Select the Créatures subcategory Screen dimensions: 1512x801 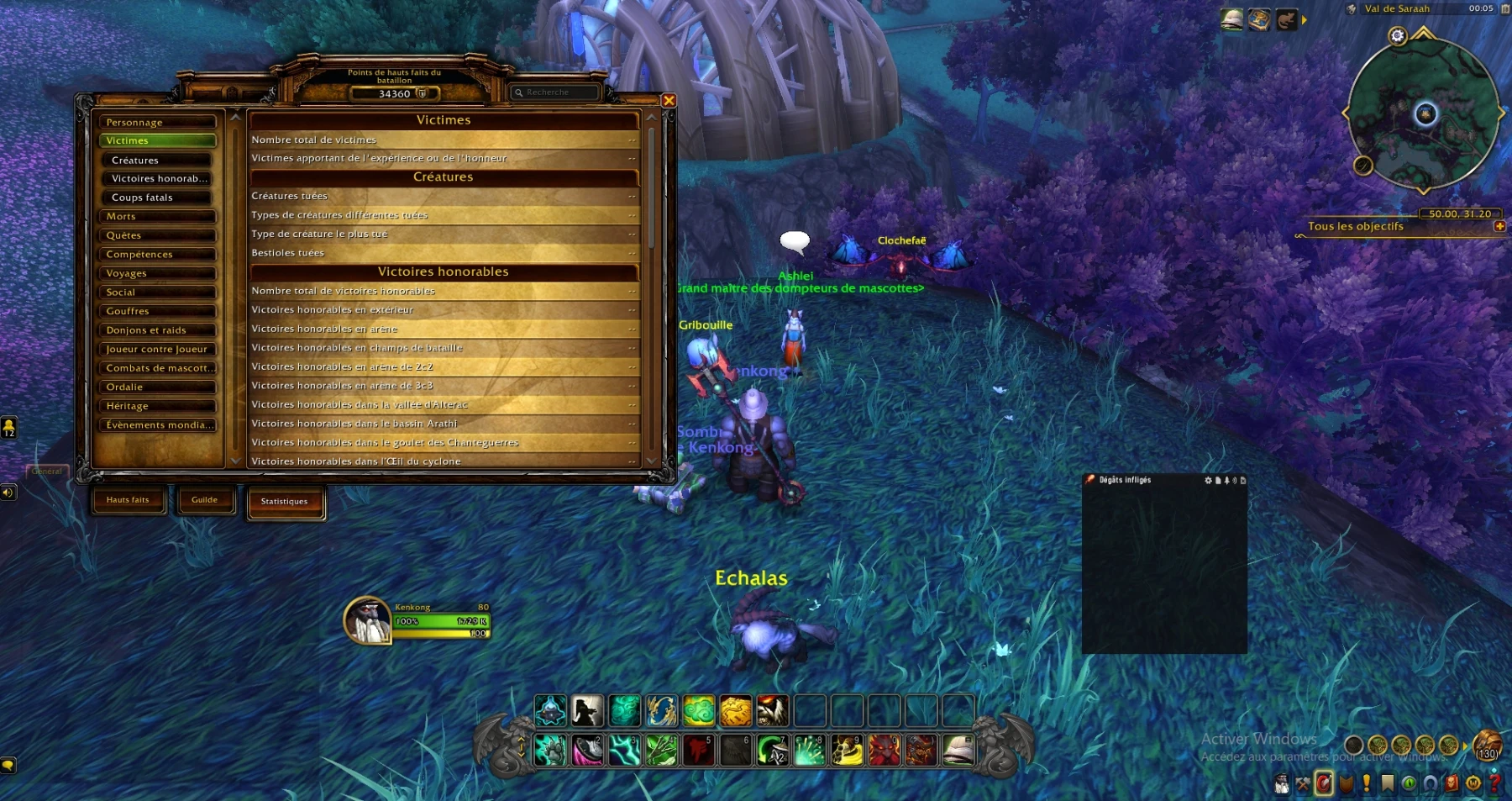click(160, 161)
